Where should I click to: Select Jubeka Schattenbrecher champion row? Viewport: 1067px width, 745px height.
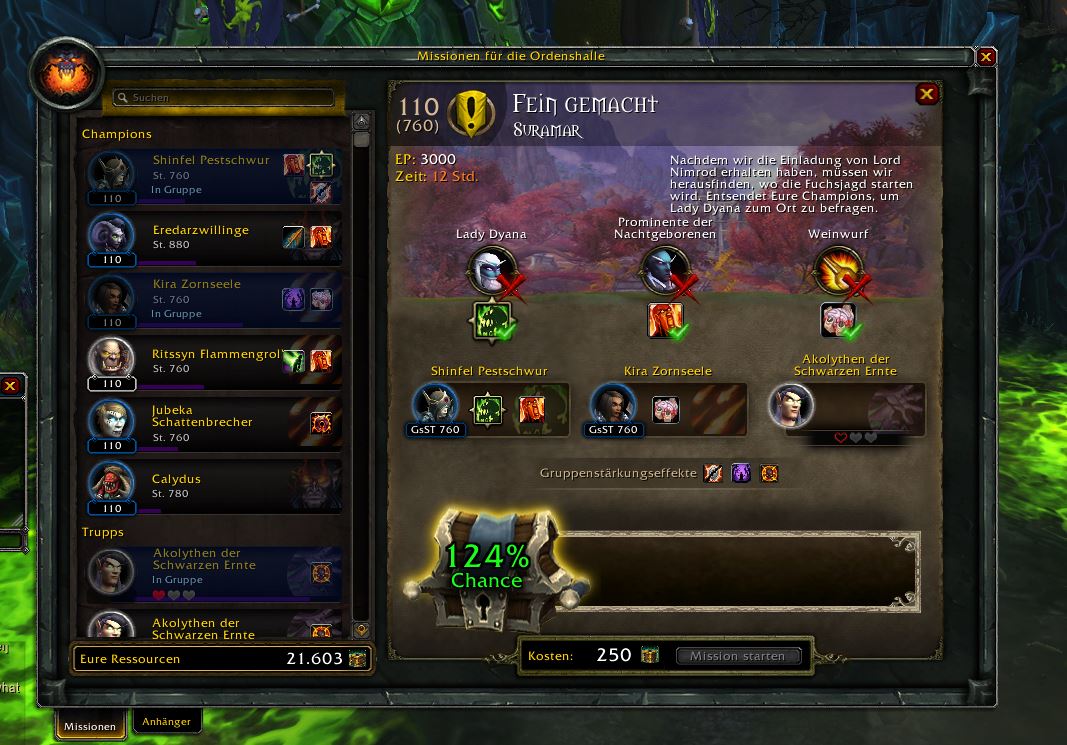214,423
